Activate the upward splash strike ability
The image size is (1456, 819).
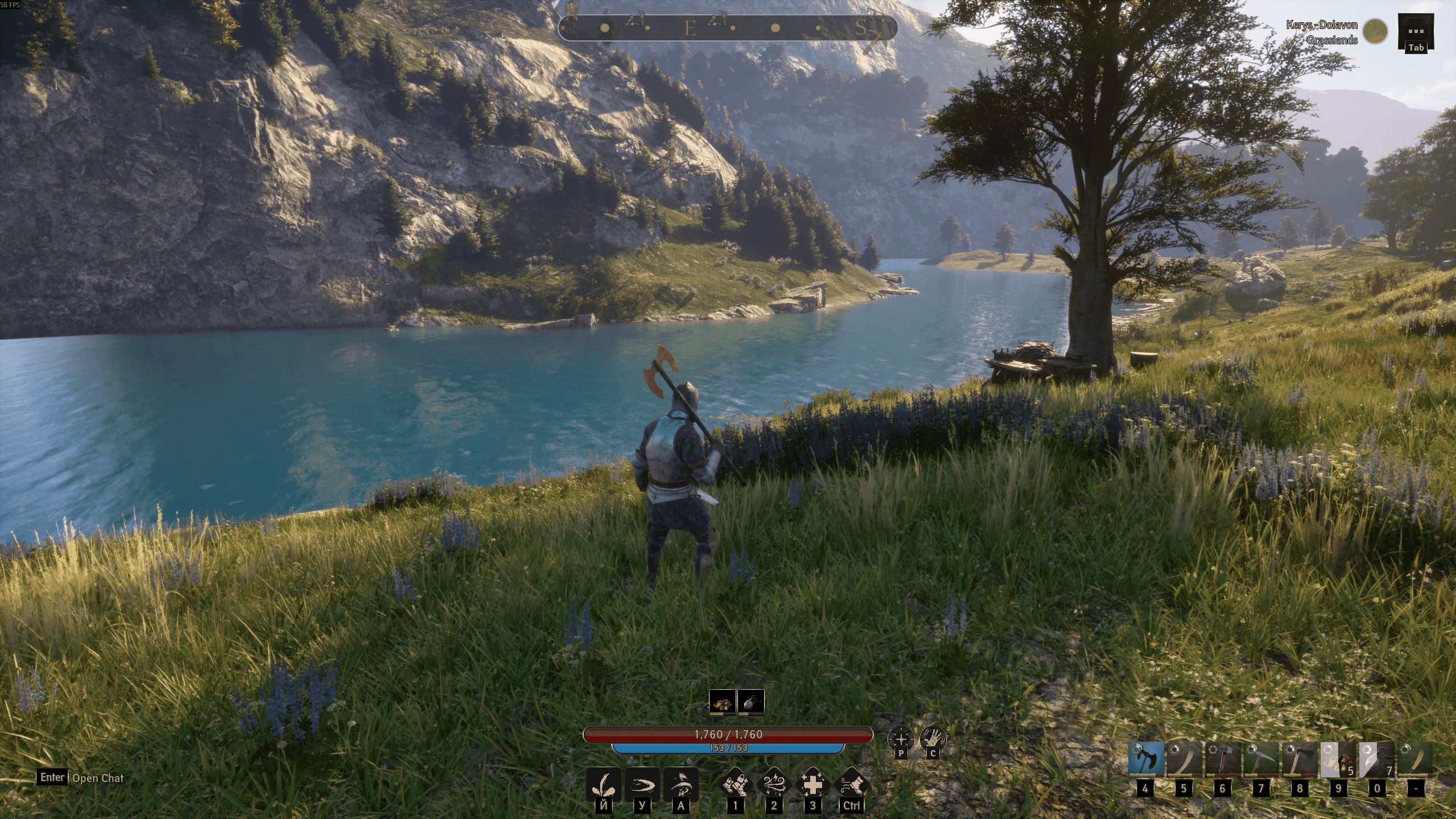[x=603, y=786]
